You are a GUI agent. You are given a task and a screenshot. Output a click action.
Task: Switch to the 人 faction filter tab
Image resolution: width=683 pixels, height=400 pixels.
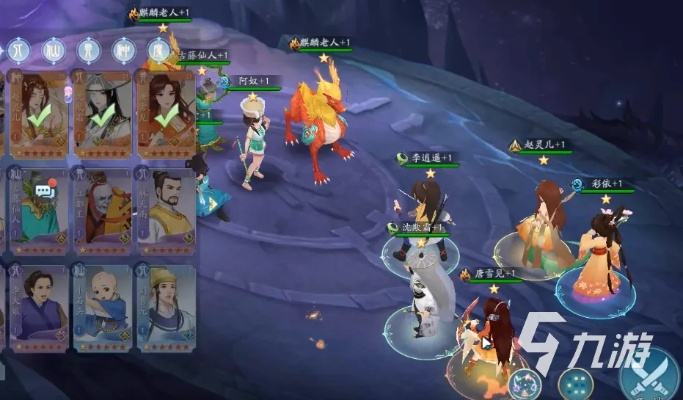[18, 49]
